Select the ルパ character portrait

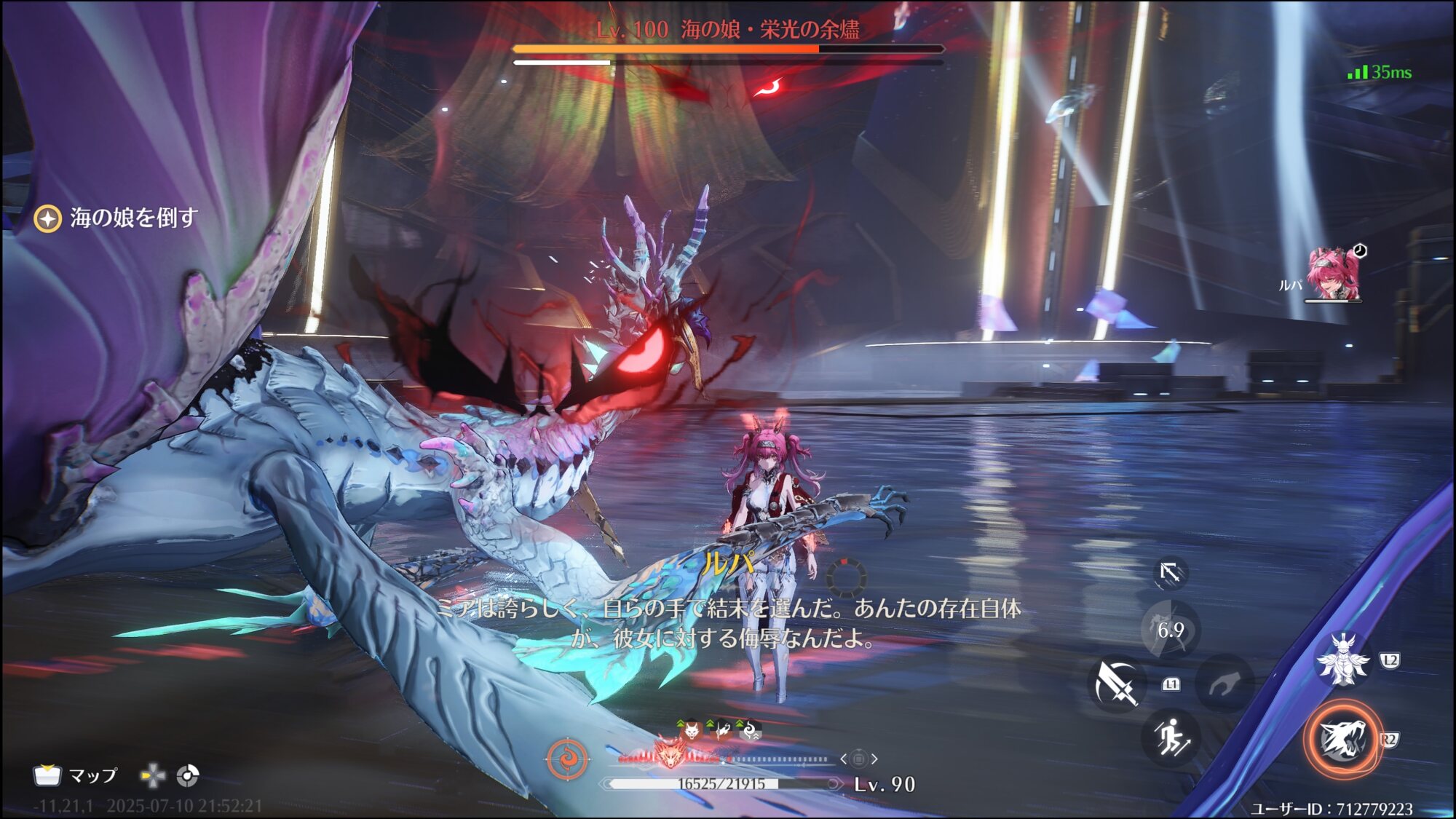pos(1333,274)
